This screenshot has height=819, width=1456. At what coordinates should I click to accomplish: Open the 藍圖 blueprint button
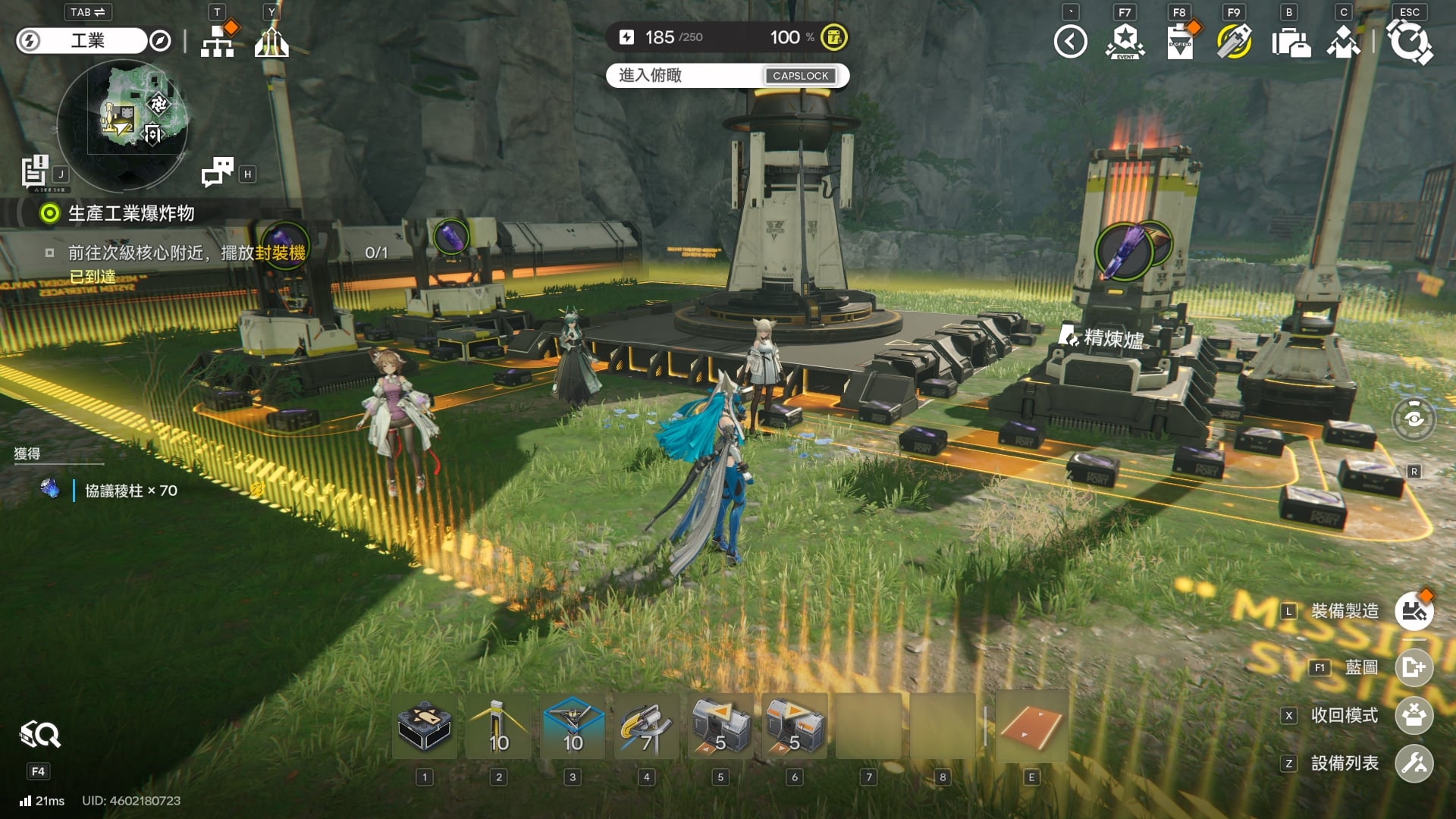point(1414,667)
